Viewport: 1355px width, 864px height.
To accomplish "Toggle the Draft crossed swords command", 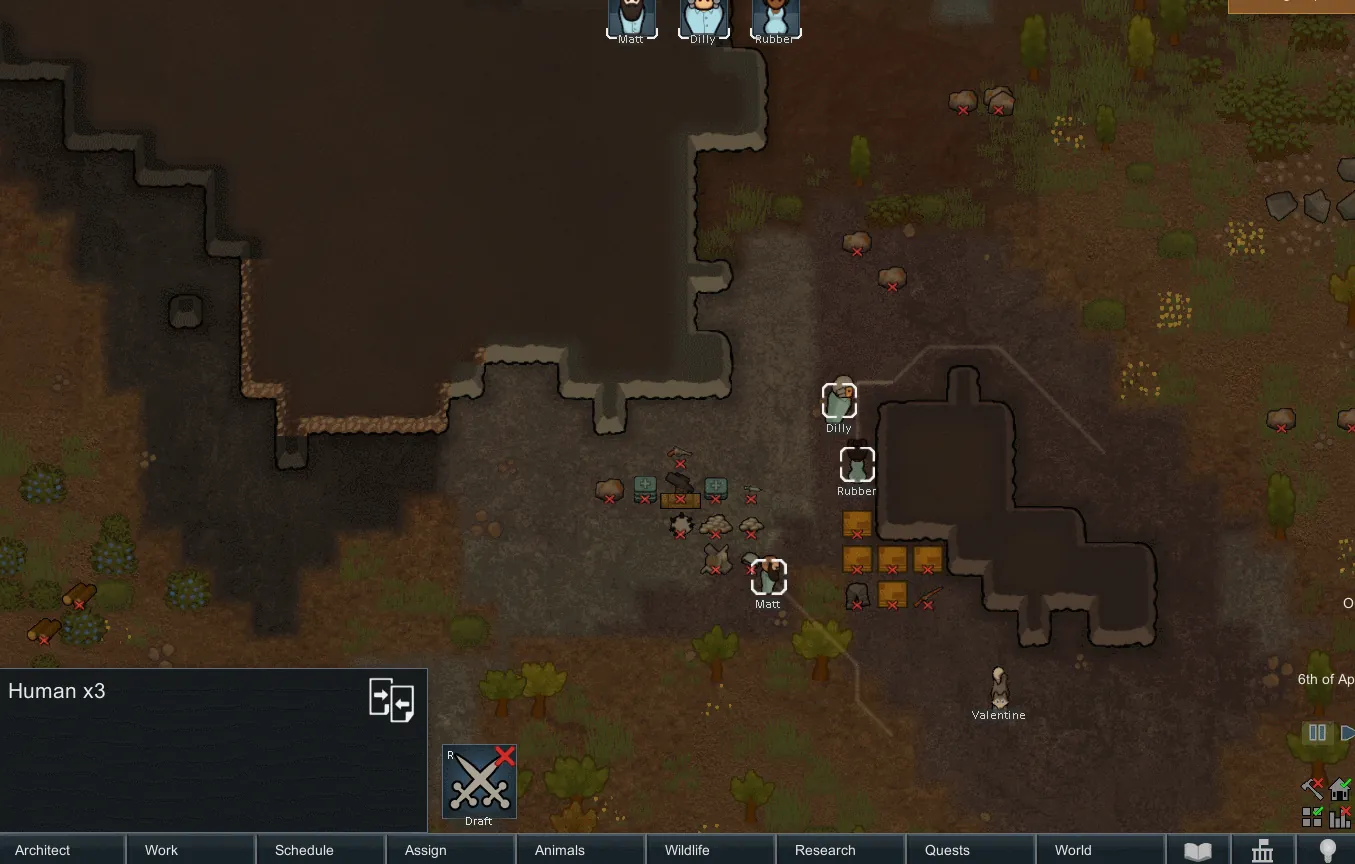I will (x=479, y=782).
